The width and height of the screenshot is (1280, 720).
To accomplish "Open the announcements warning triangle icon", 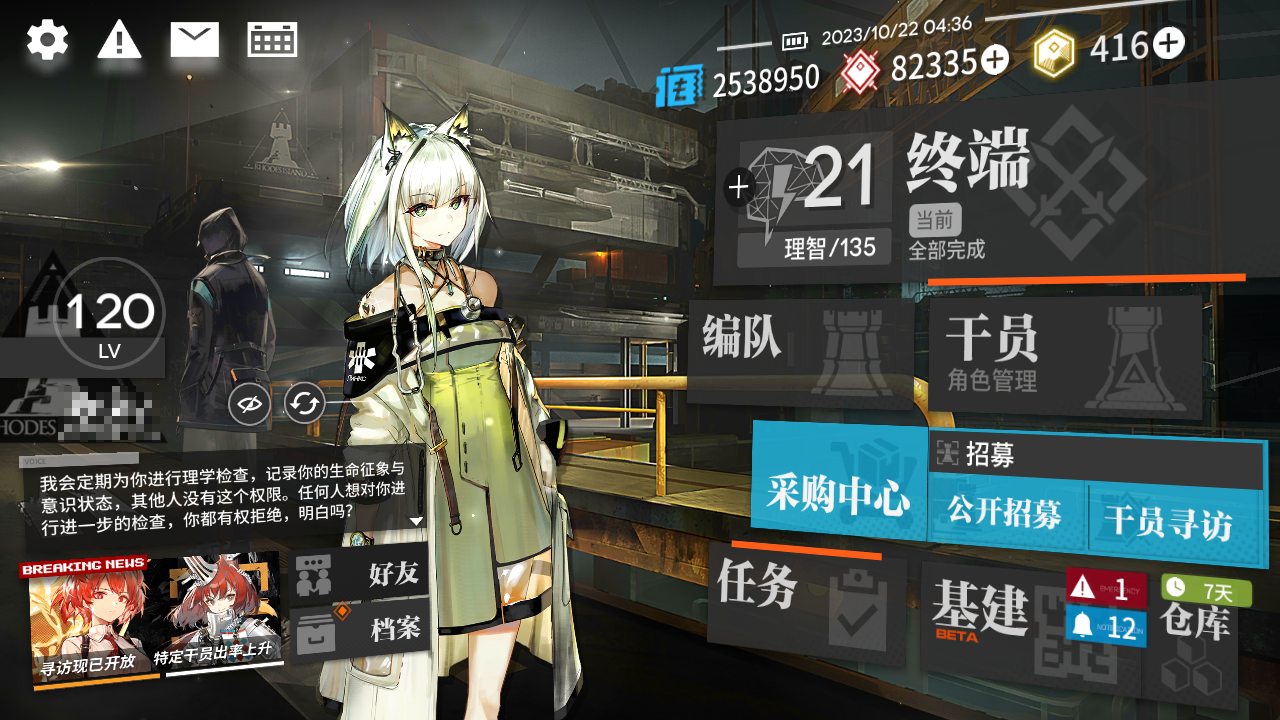I will tap(119, 41).
